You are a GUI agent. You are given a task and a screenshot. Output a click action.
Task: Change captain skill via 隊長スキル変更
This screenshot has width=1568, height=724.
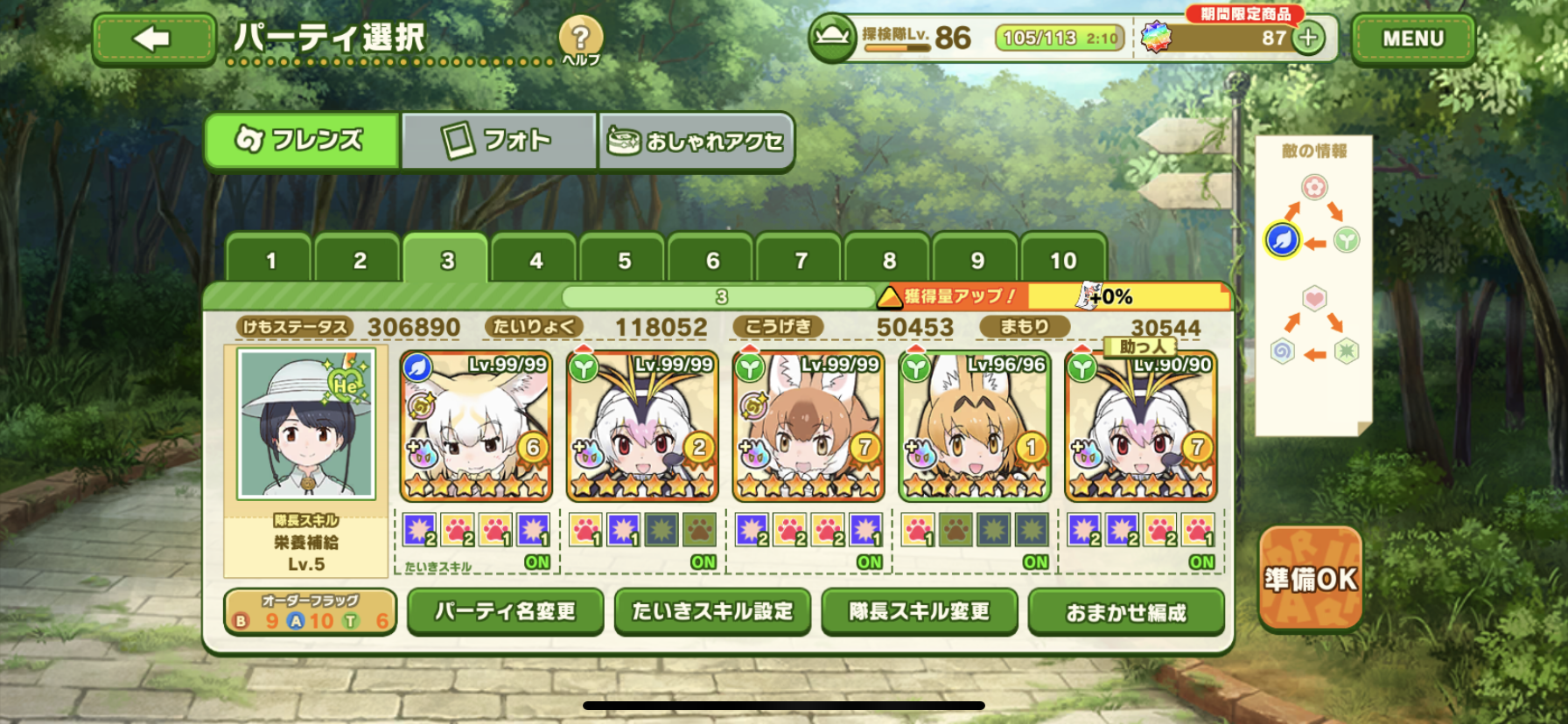coord(919,611)
